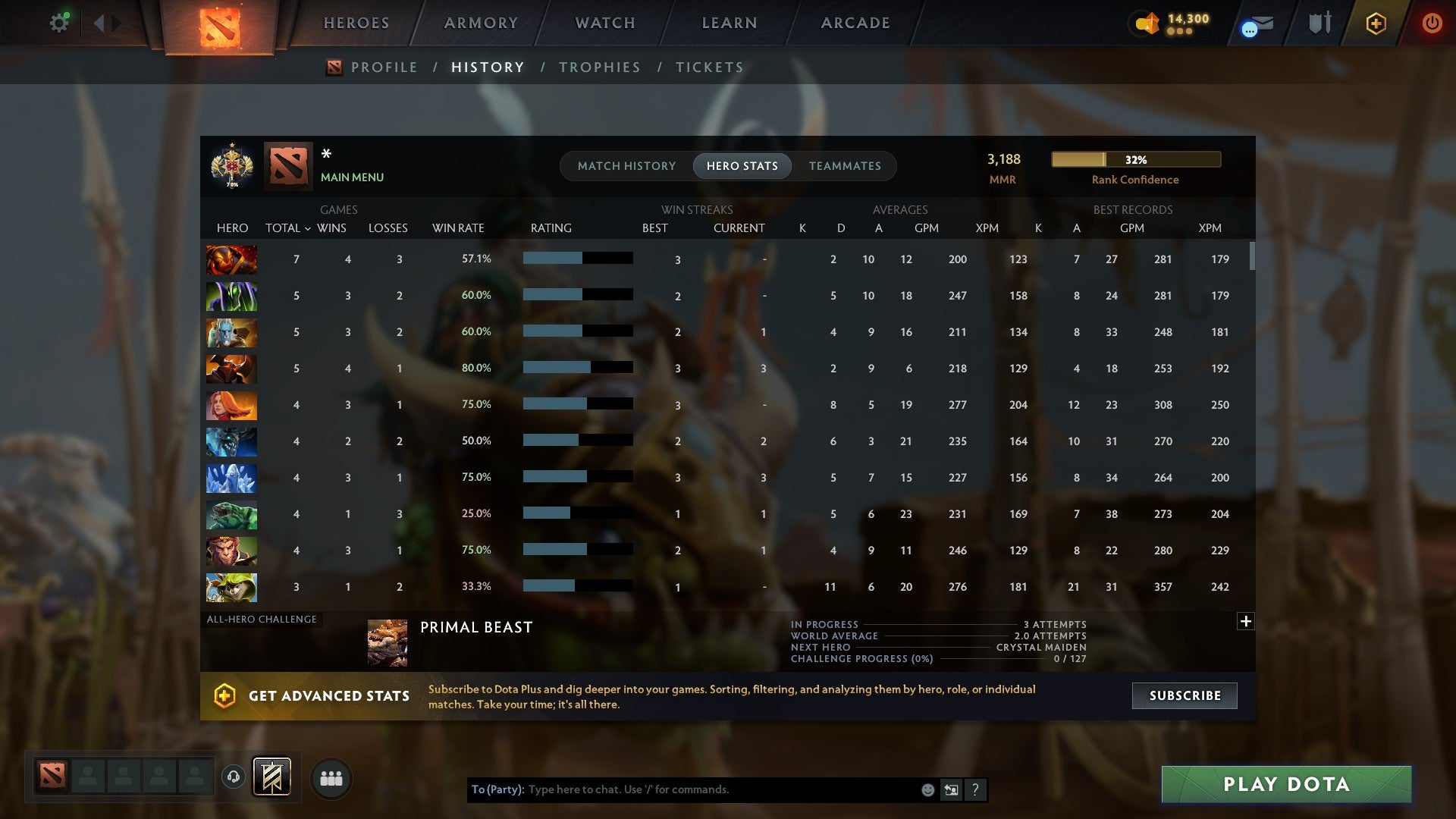Navigate to the TROPHIES section
Viewport: 1456px width, 819px height.
click(x=599, y=67)
